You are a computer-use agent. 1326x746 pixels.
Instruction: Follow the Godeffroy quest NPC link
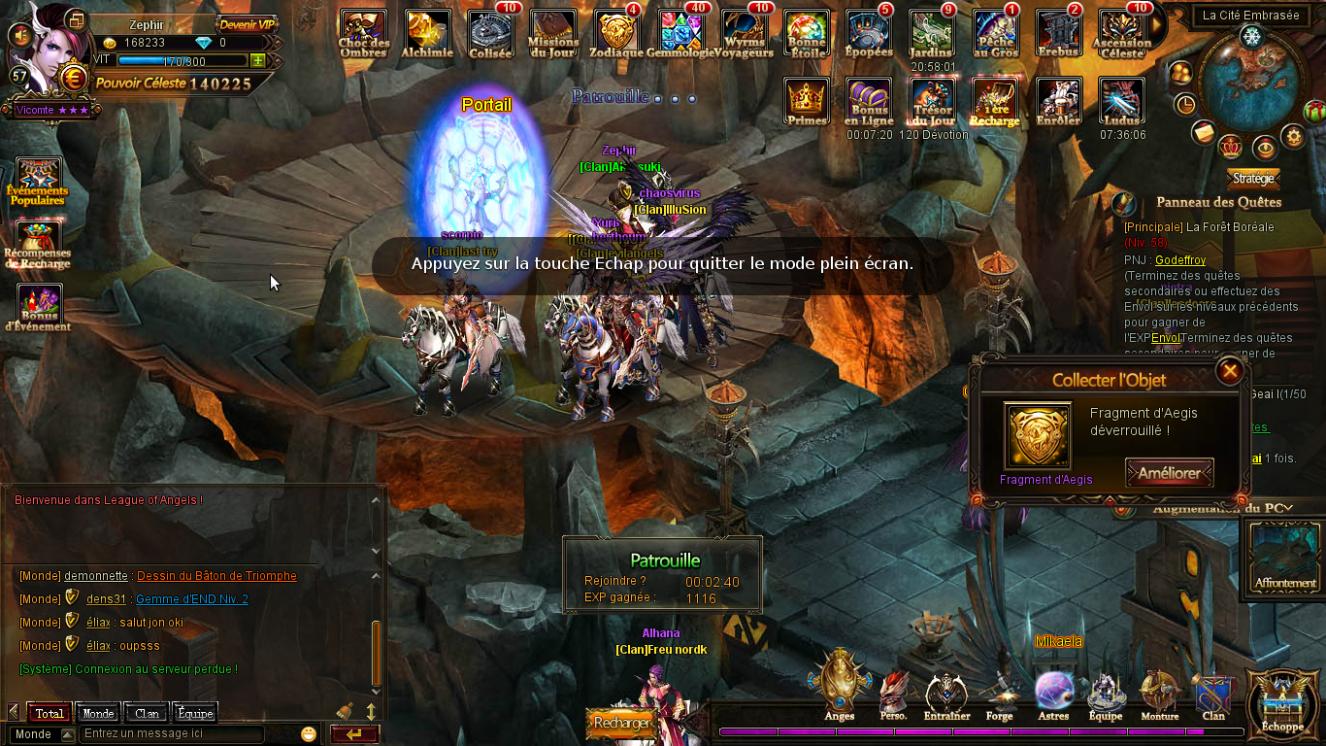[1180, 260]
